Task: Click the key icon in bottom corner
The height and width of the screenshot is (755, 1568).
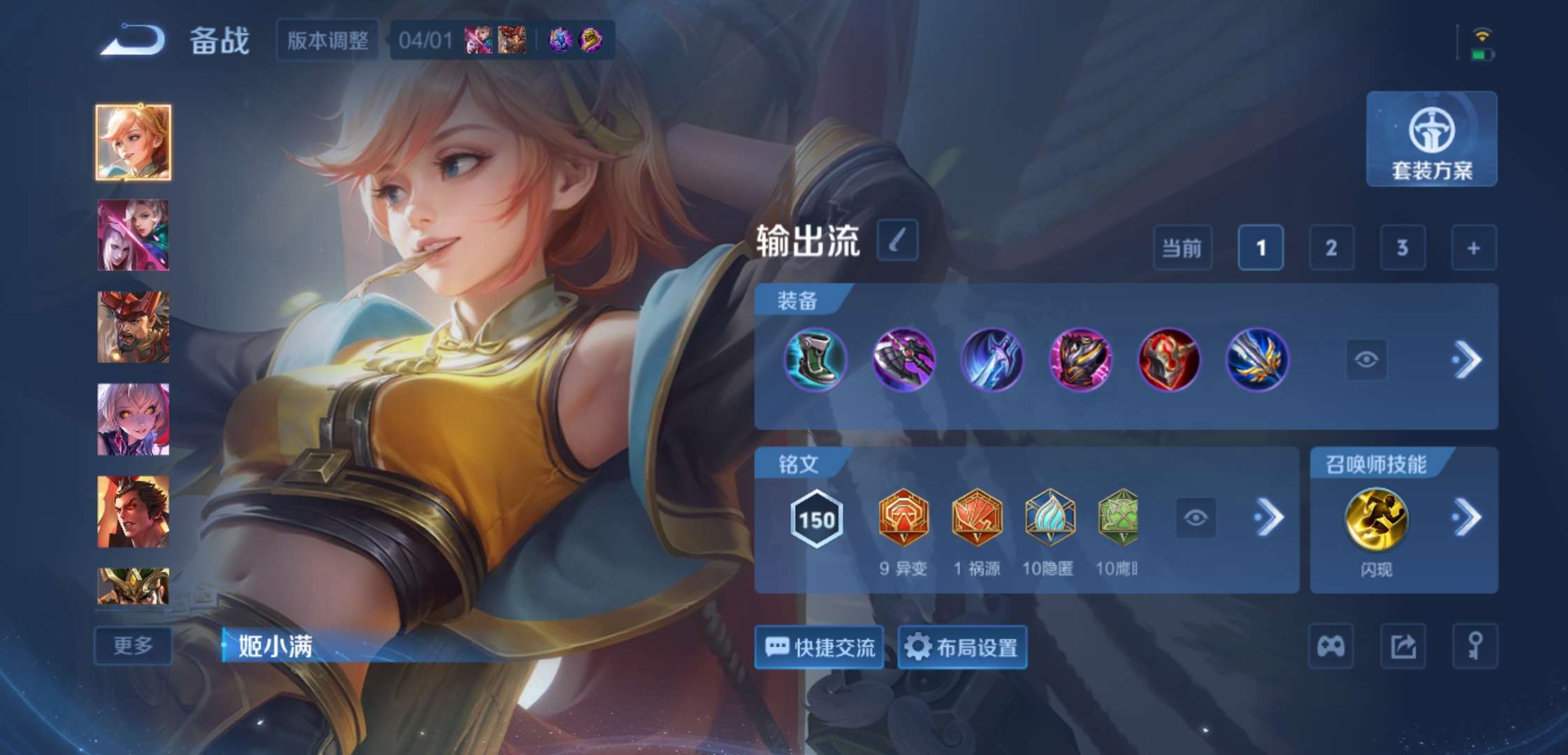Action: point(1476,645)
